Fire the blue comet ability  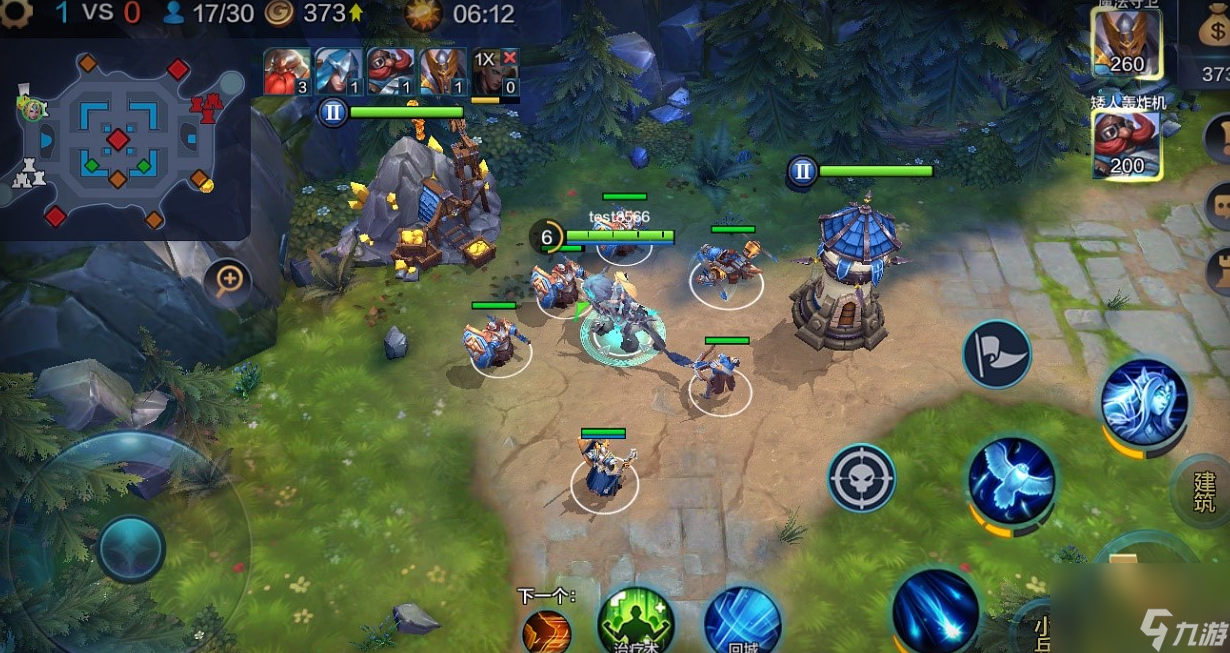935,609
